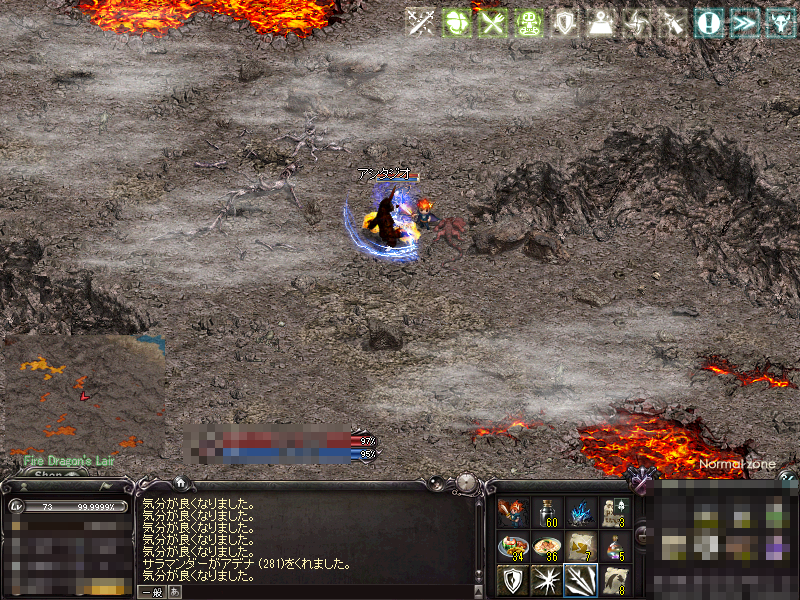Activate the highlighted triple-spear skill slot

tap(580, 580)
